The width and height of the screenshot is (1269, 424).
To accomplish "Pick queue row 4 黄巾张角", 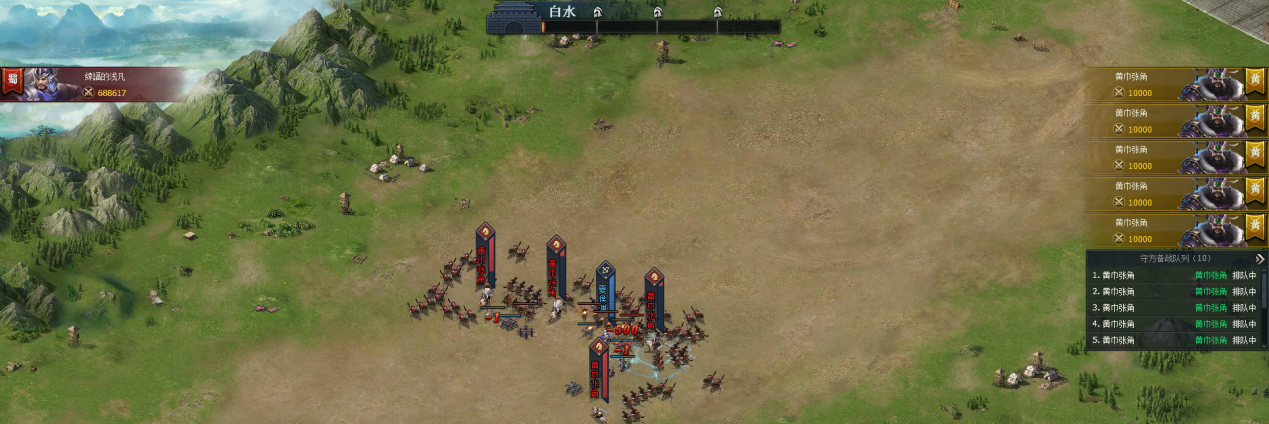I will [1170, 323].
